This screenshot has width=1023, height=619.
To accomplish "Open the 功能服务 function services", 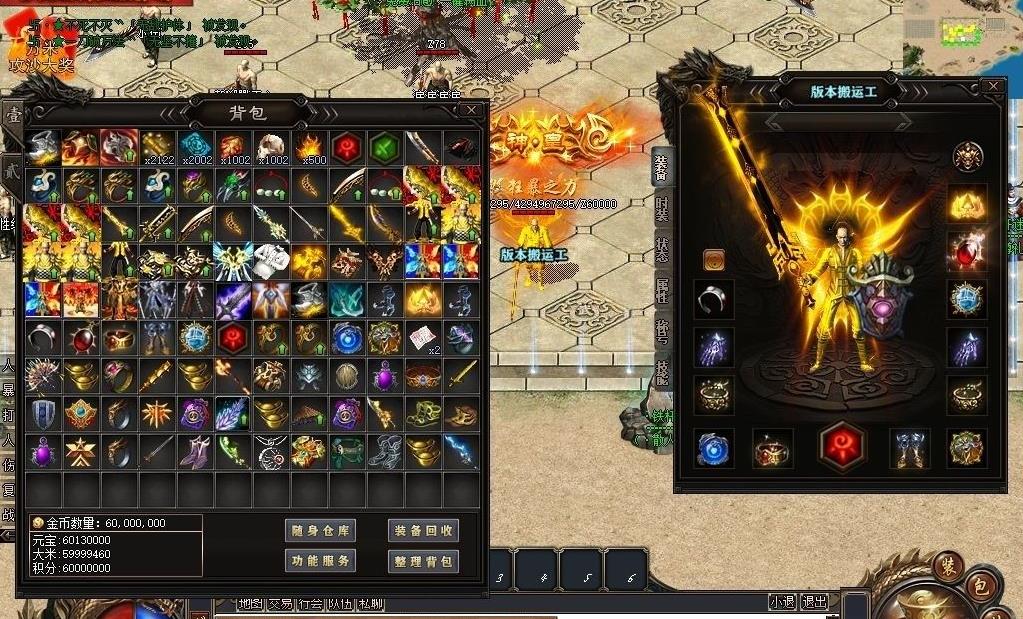I will click(320, 561).
